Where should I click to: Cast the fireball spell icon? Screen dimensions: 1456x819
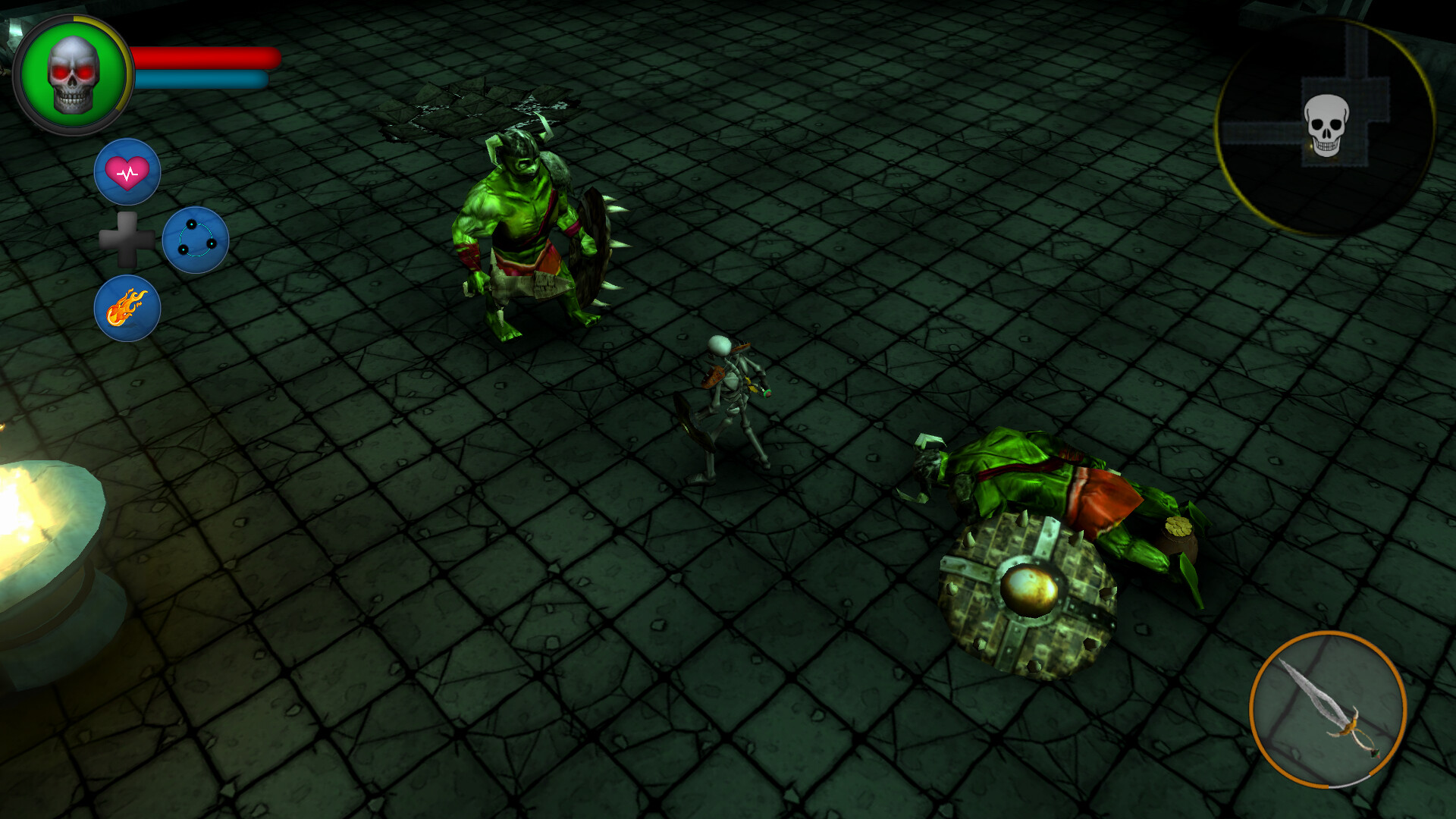point(129,307)
